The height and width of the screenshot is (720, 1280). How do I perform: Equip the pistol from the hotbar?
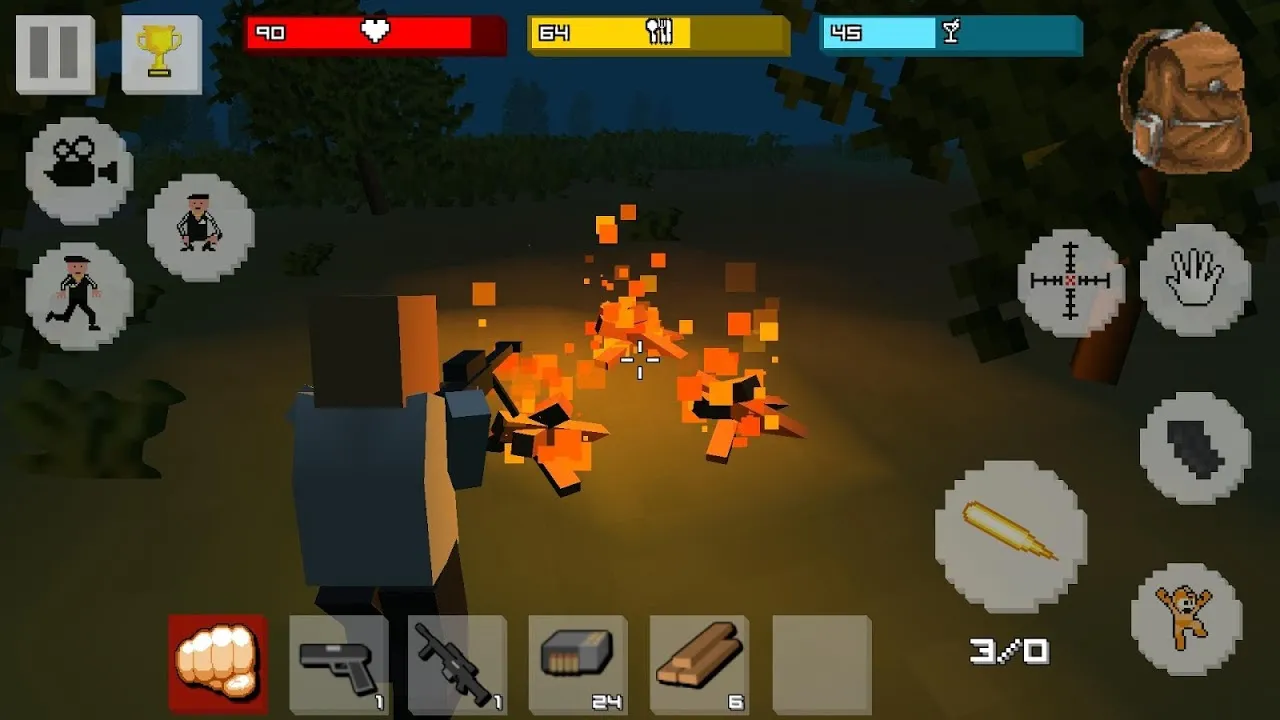[338, 663]
